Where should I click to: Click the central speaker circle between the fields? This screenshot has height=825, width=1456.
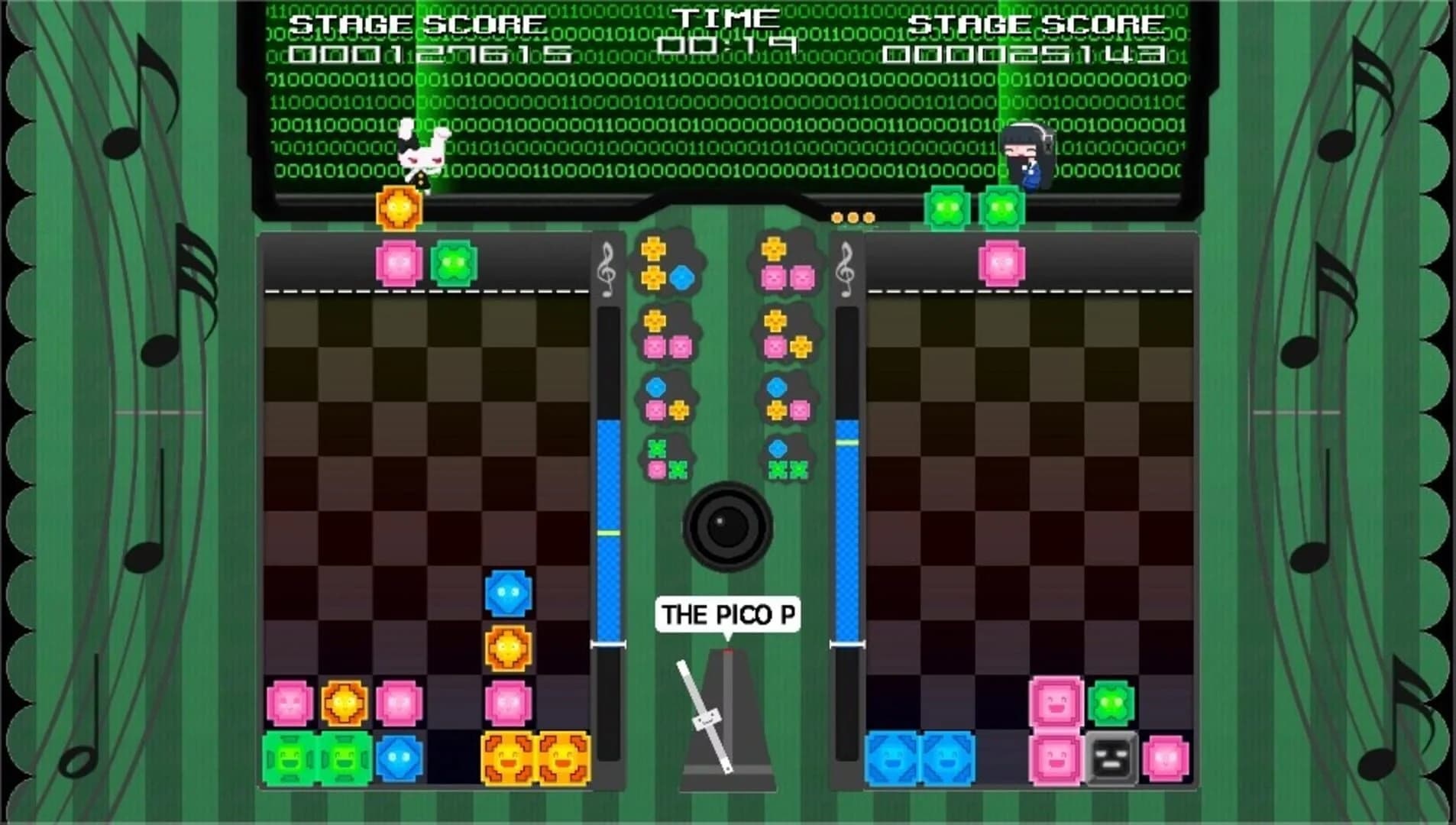tap(726, 527)
